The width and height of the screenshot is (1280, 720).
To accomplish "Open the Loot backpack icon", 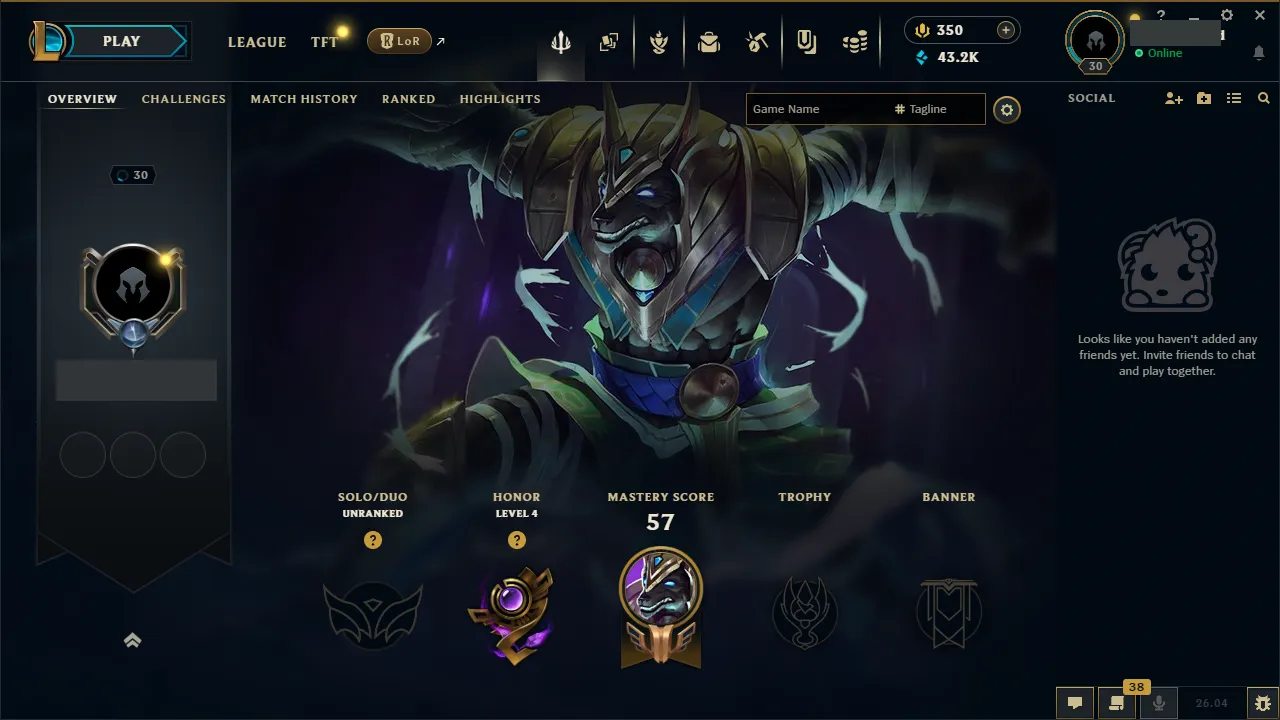I will click(x=709, y=41).
